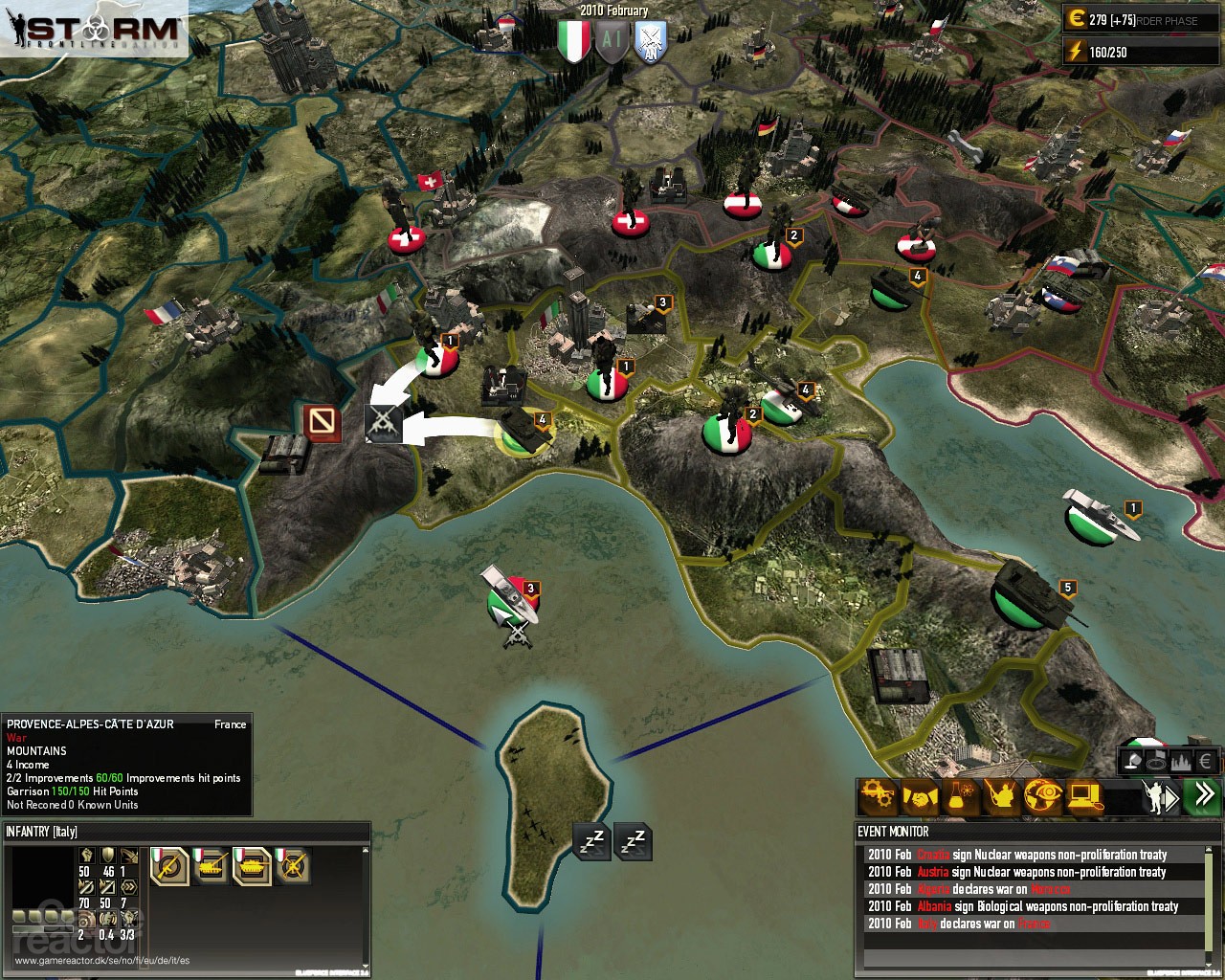The width and height of the screenshot is (1225, 980).
Task: End turn with the green double-arrow button
Action: click(1202, 795)
